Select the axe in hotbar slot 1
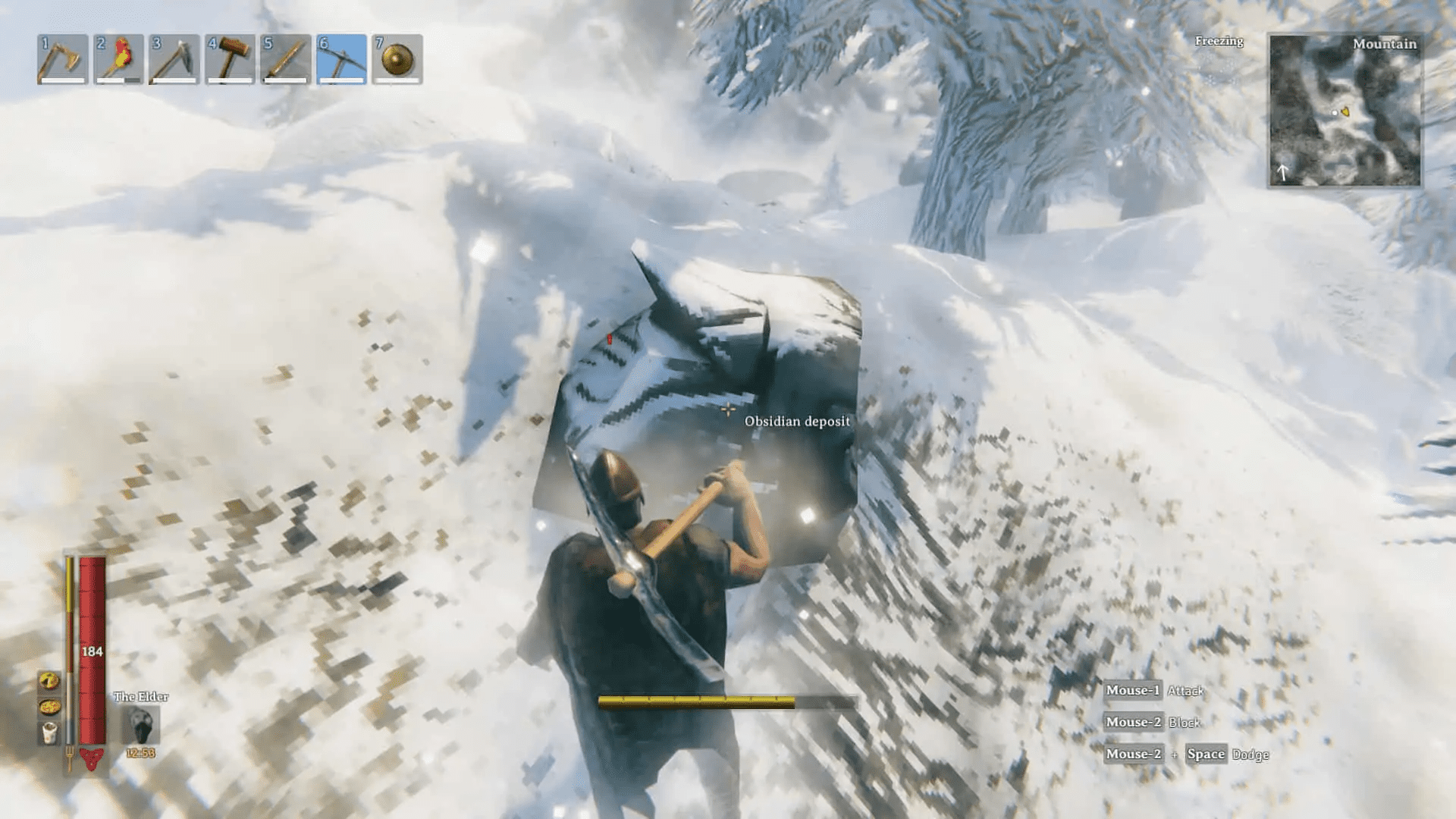1456x819 pixels. 64,61
